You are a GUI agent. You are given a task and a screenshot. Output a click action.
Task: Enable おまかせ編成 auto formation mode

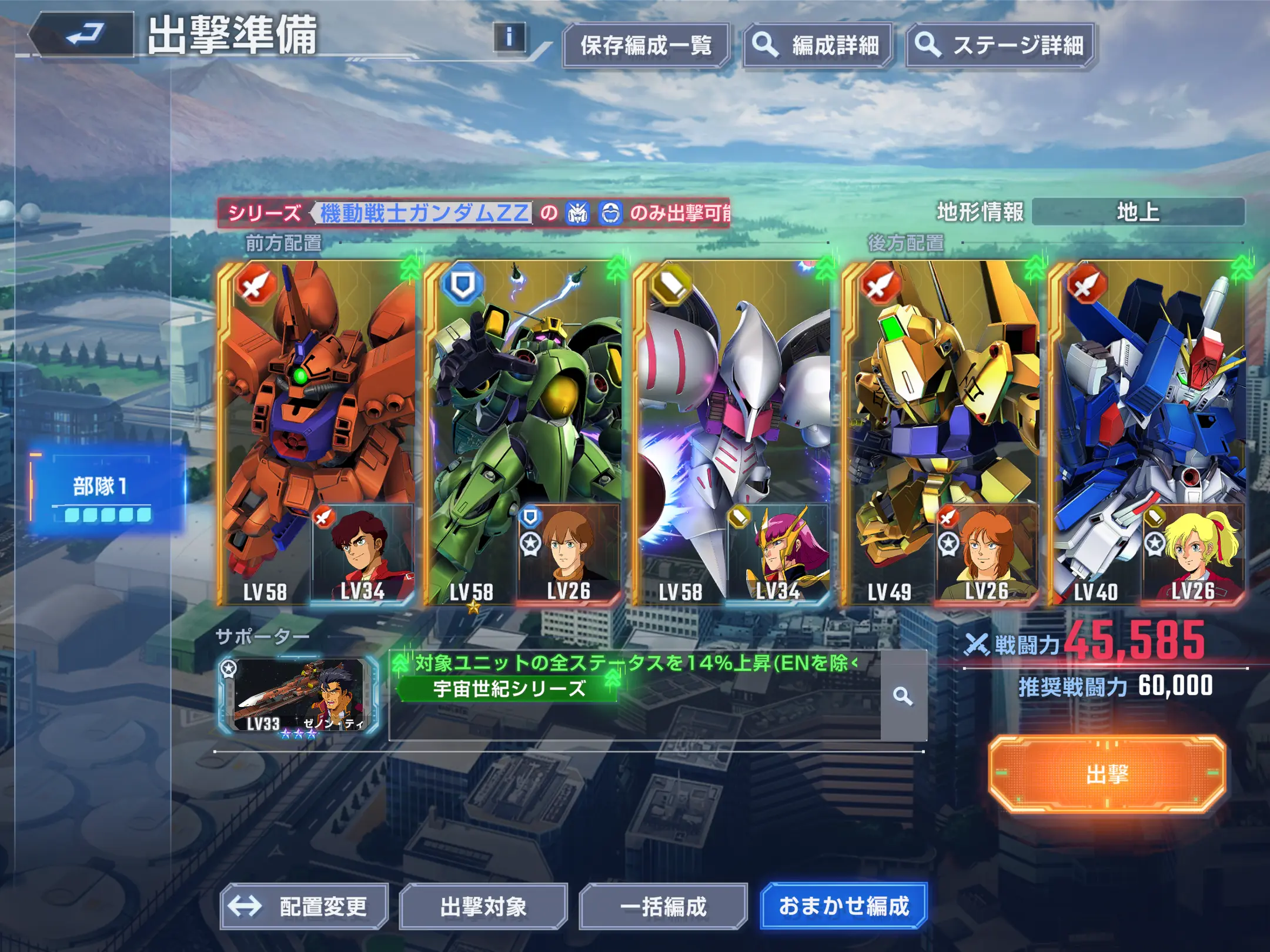click(845, 906)
